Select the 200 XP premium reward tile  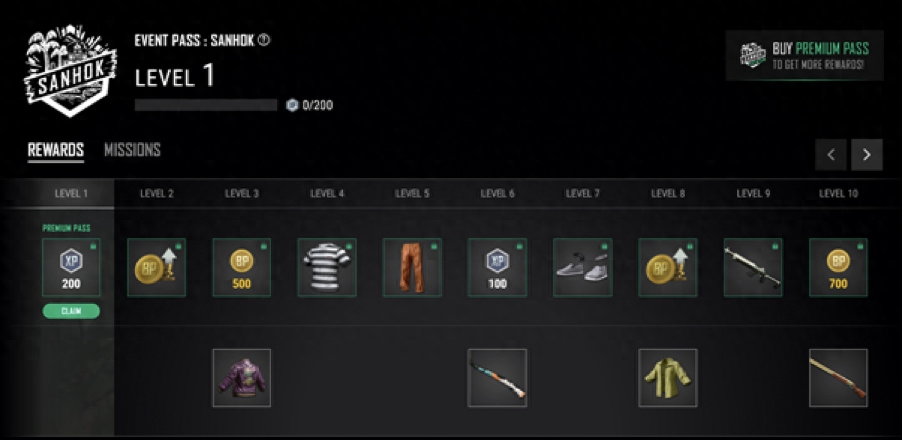(71, 267)
